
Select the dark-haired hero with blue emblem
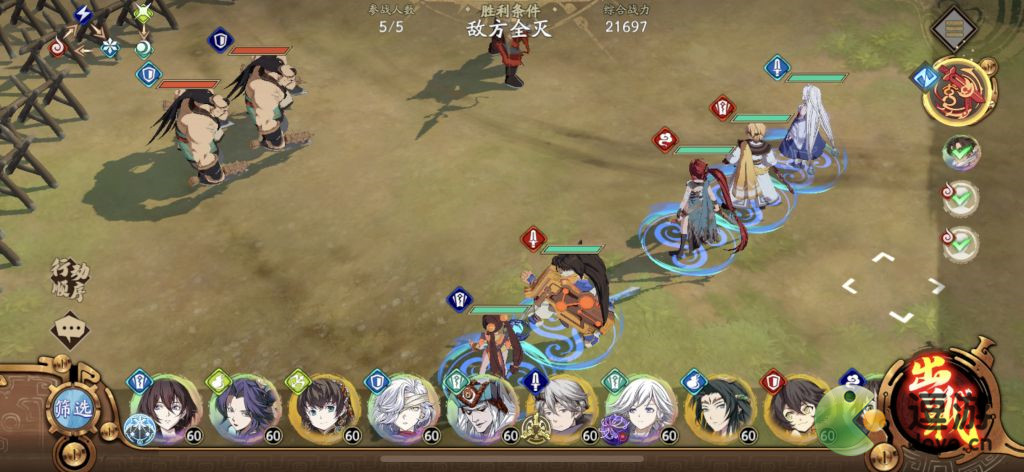pyautogui.click(x=165, y=409)
